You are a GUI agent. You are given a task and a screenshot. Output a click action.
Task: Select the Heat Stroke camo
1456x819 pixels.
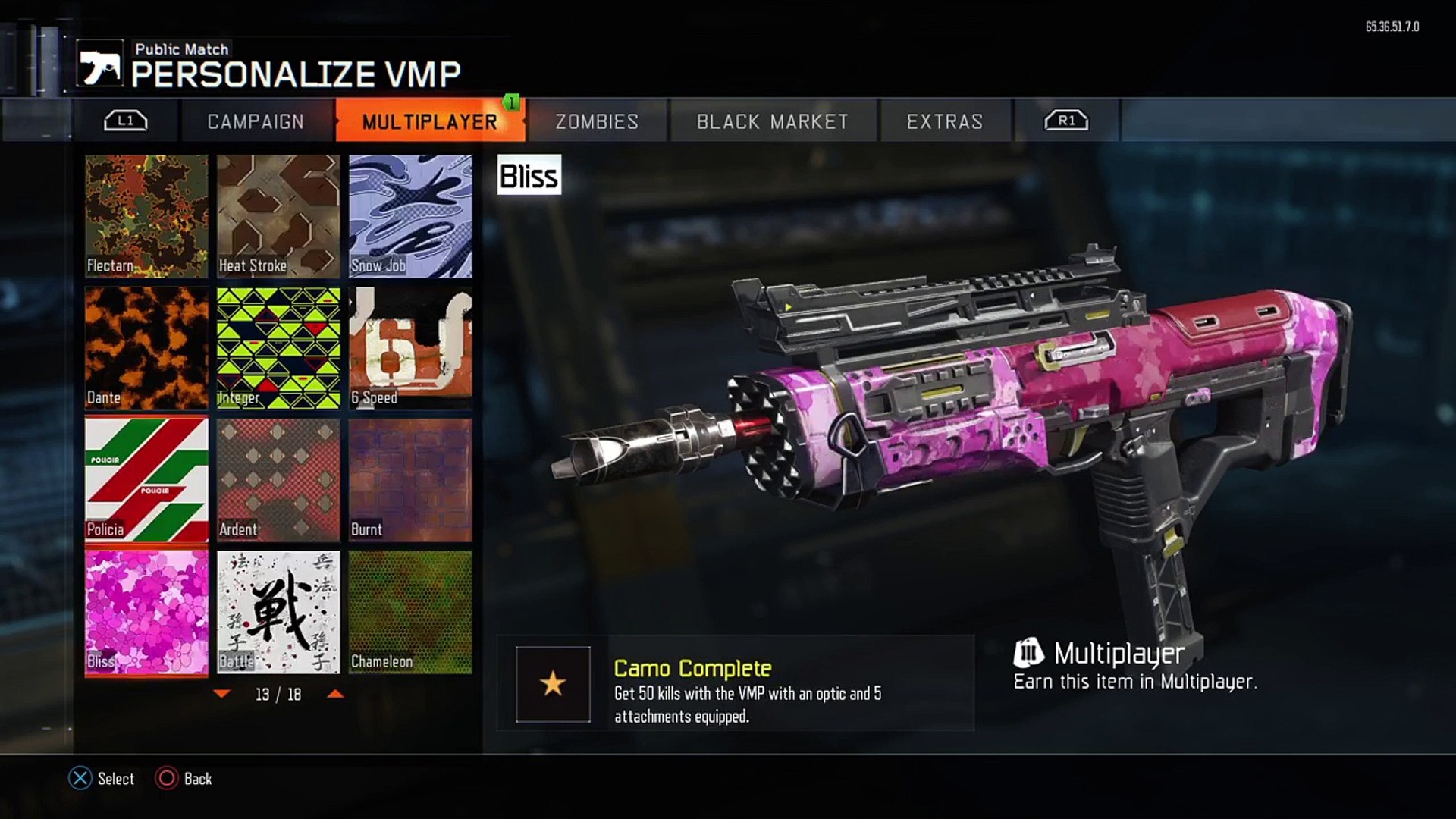point(278,216)
